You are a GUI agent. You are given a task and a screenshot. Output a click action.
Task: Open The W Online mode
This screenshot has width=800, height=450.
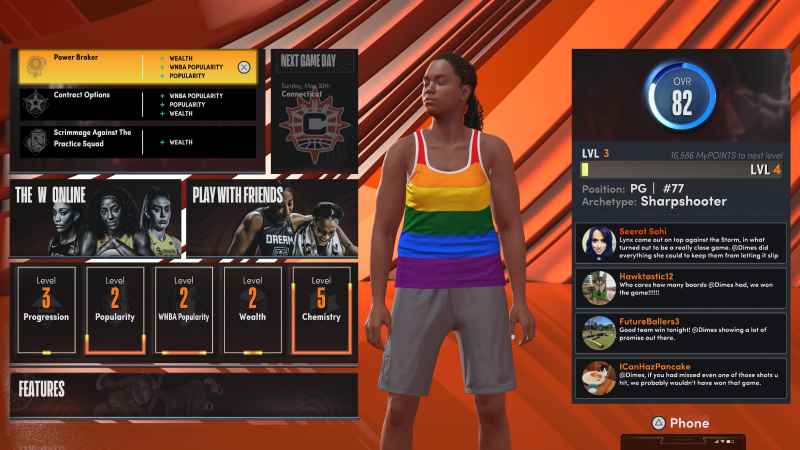tap(96, 216)
